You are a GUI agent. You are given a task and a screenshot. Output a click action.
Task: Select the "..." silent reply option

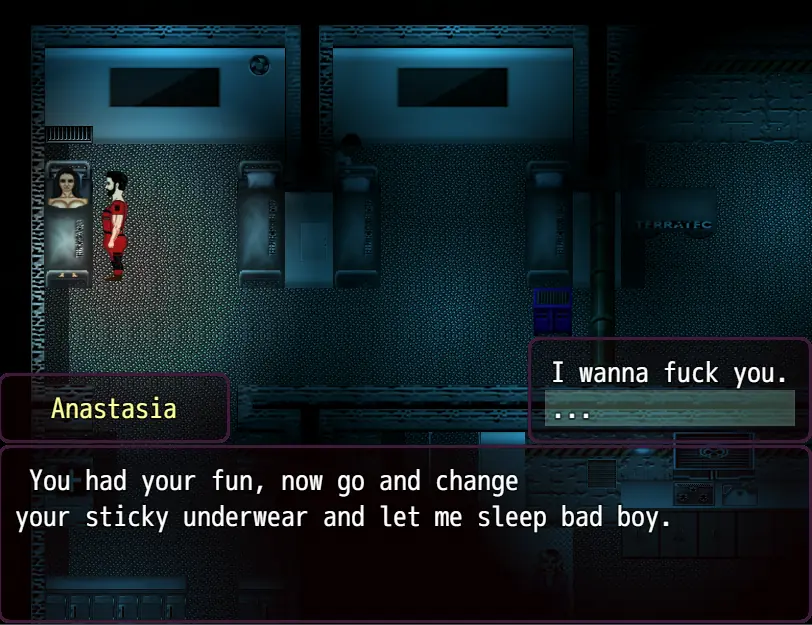coord(669,409)
